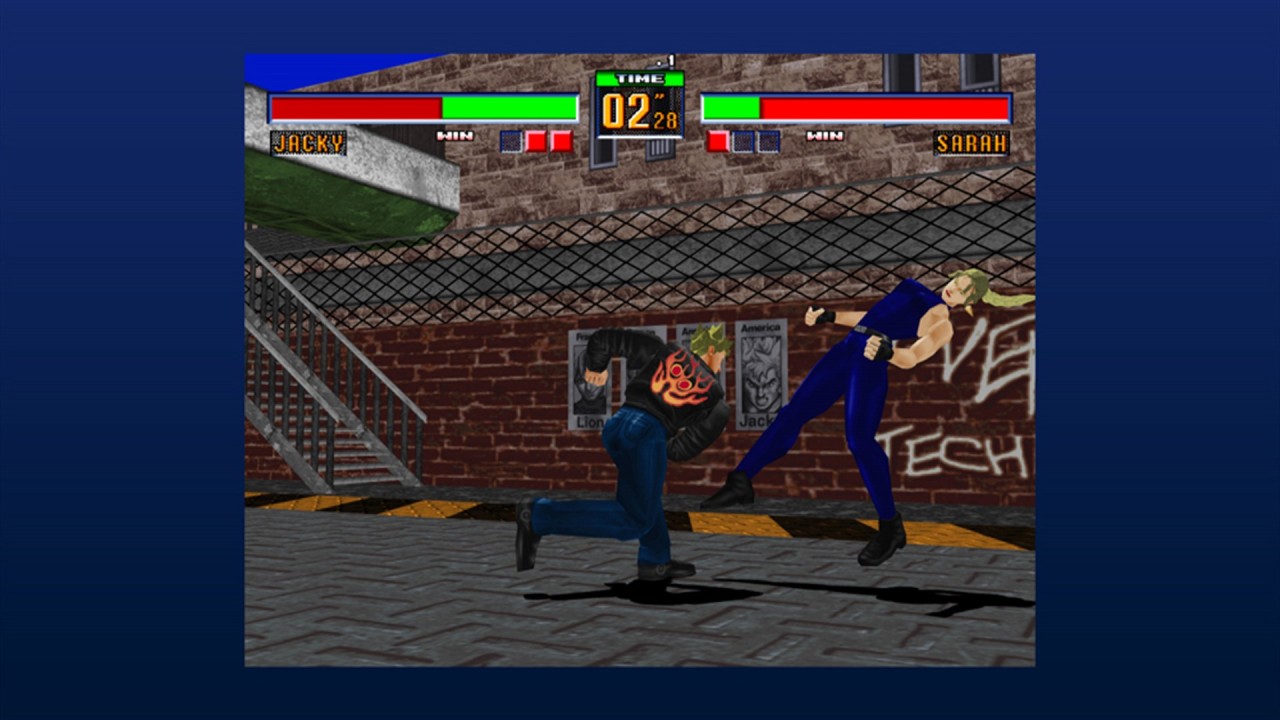Click the green section of Jacky's health bar

click(510, 105)
